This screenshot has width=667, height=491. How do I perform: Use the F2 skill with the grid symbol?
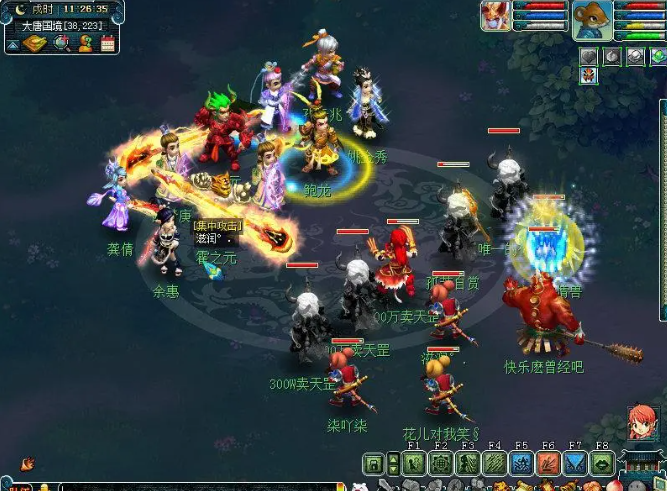pos(441,464)
